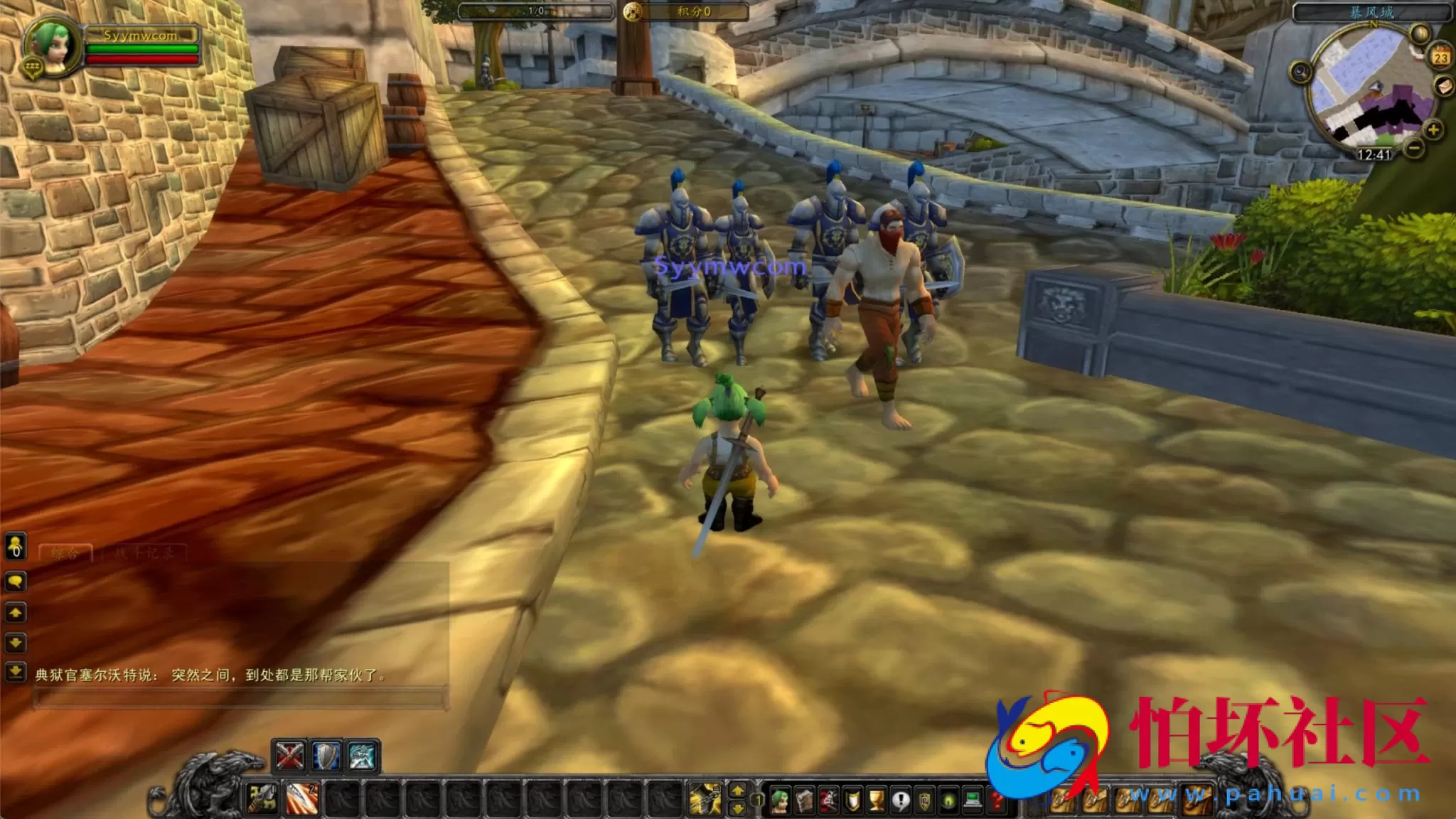
Task: Open the chat menu speech bubble
Action: (x=16, y=582)
